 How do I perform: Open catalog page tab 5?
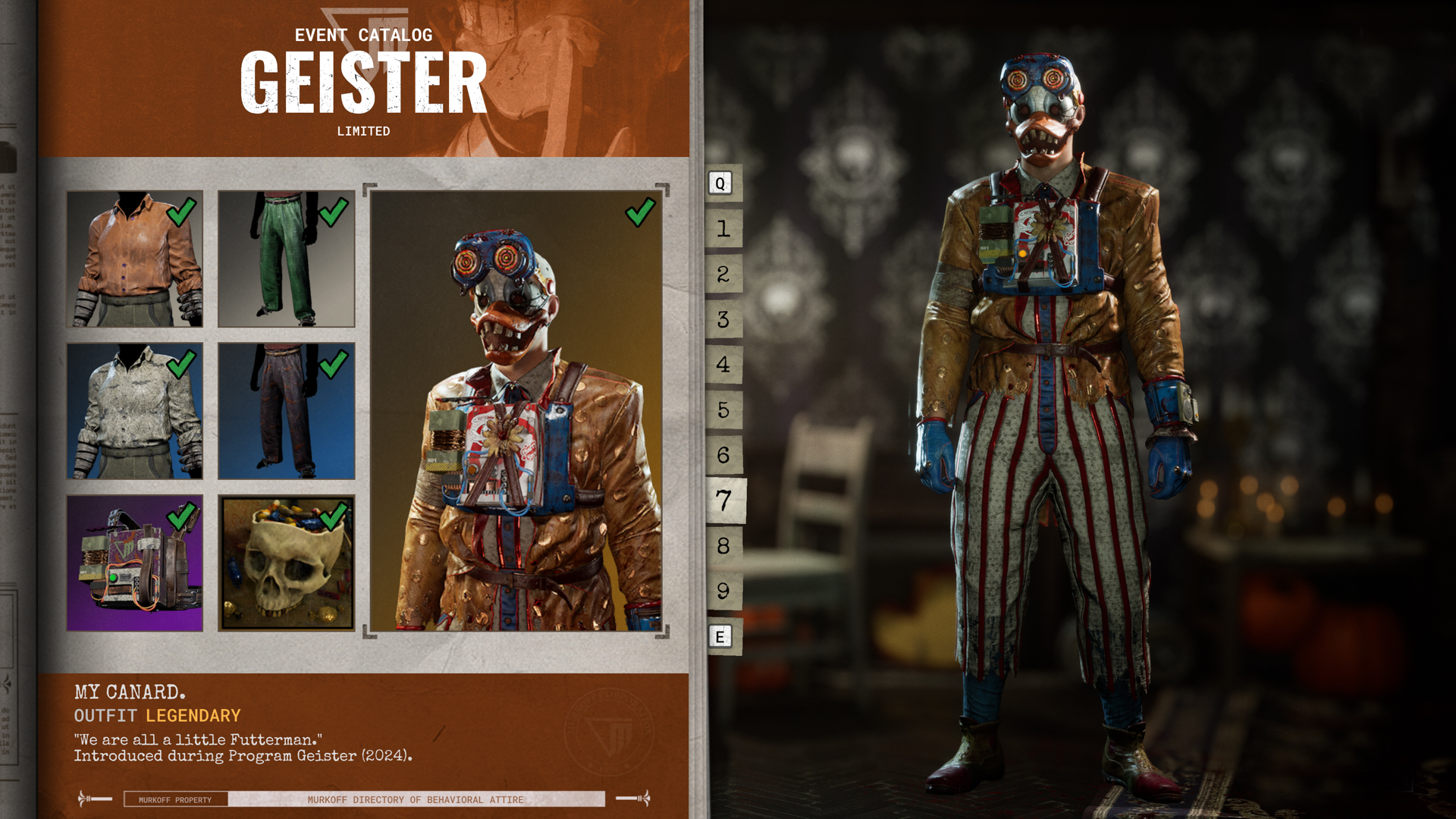point(723,410)
